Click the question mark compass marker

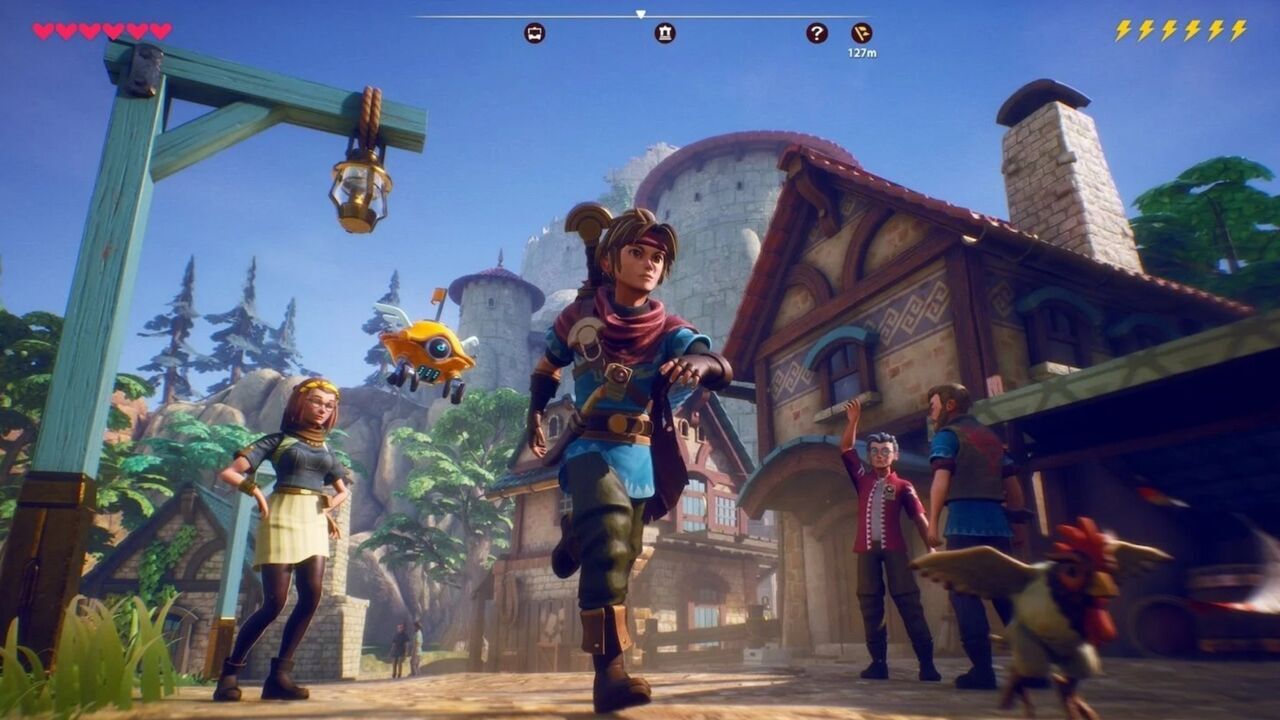pyautogui.click(x=817, y=33)
